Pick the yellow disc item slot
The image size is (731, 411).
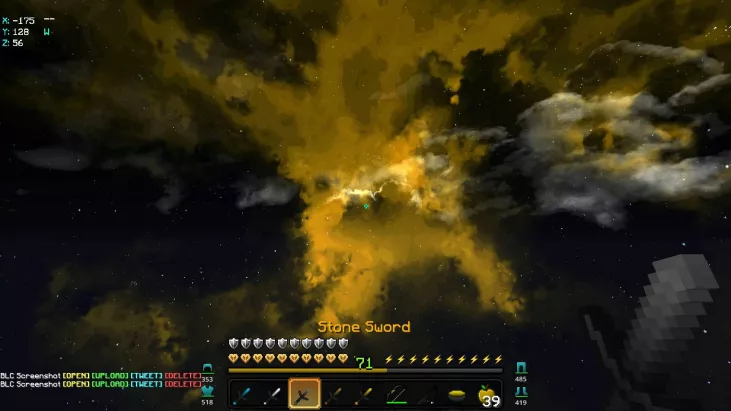tap(457, 395)
